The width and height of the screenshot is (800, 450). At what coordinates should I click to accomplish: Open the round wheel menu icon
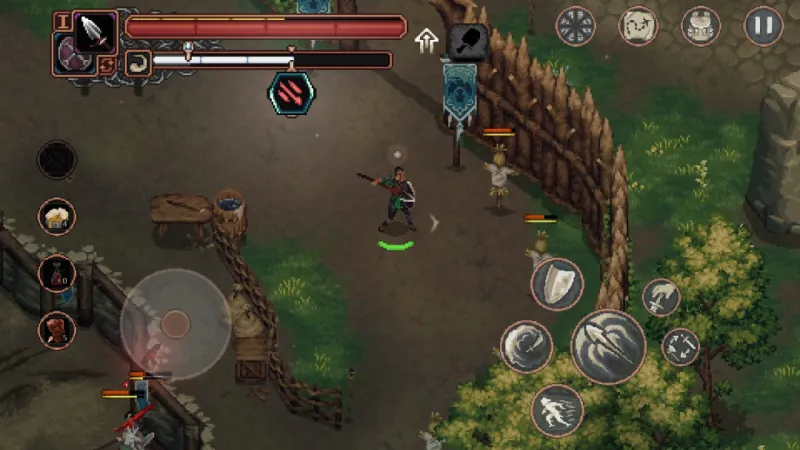pos(576,25)
